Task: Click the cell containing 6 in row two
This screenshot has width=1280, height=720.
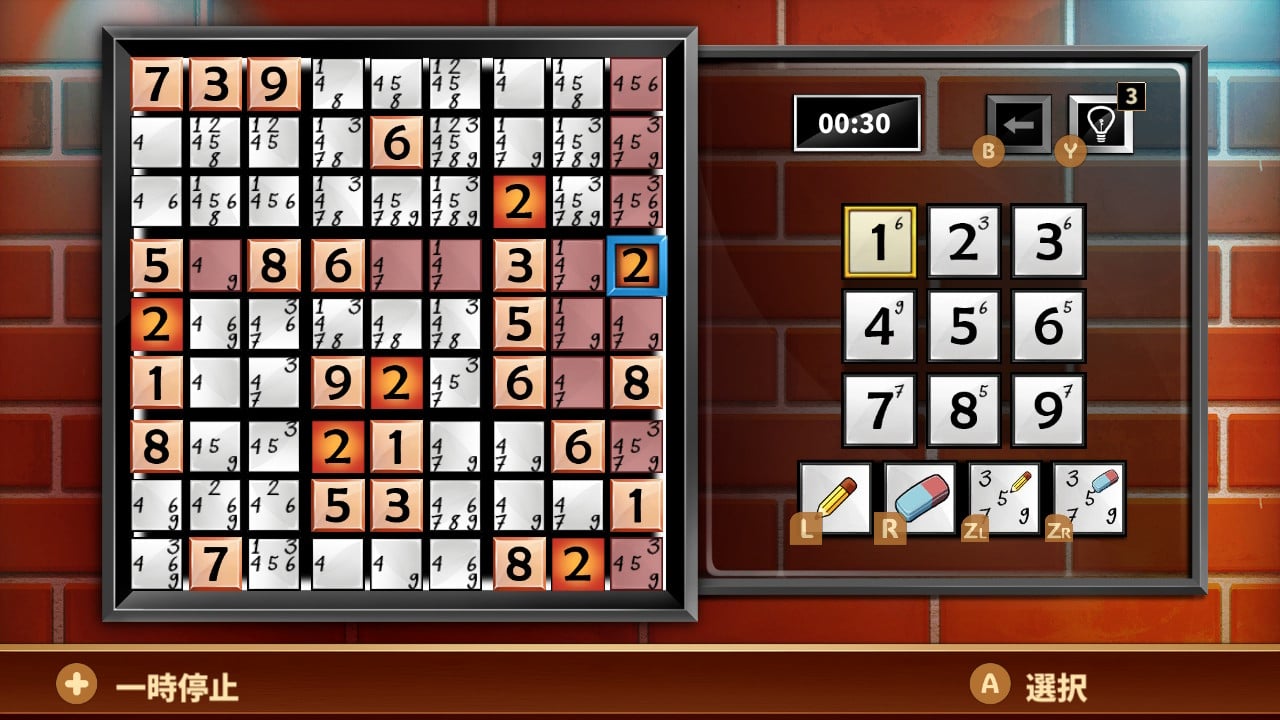Action: pyautogui.click(x=397, y=143)
